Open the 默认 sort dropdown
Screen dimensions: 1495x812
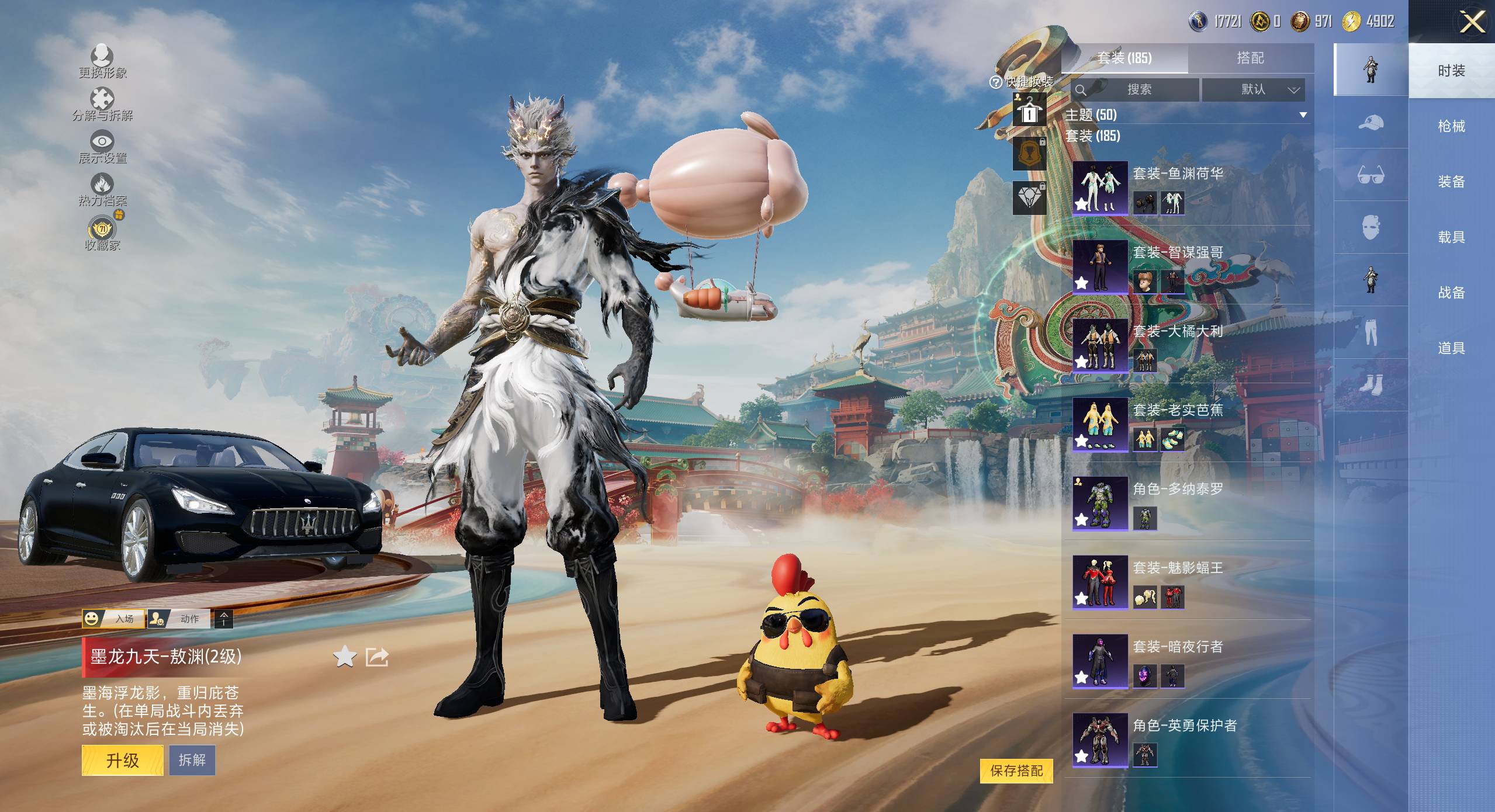[1254, 89]
